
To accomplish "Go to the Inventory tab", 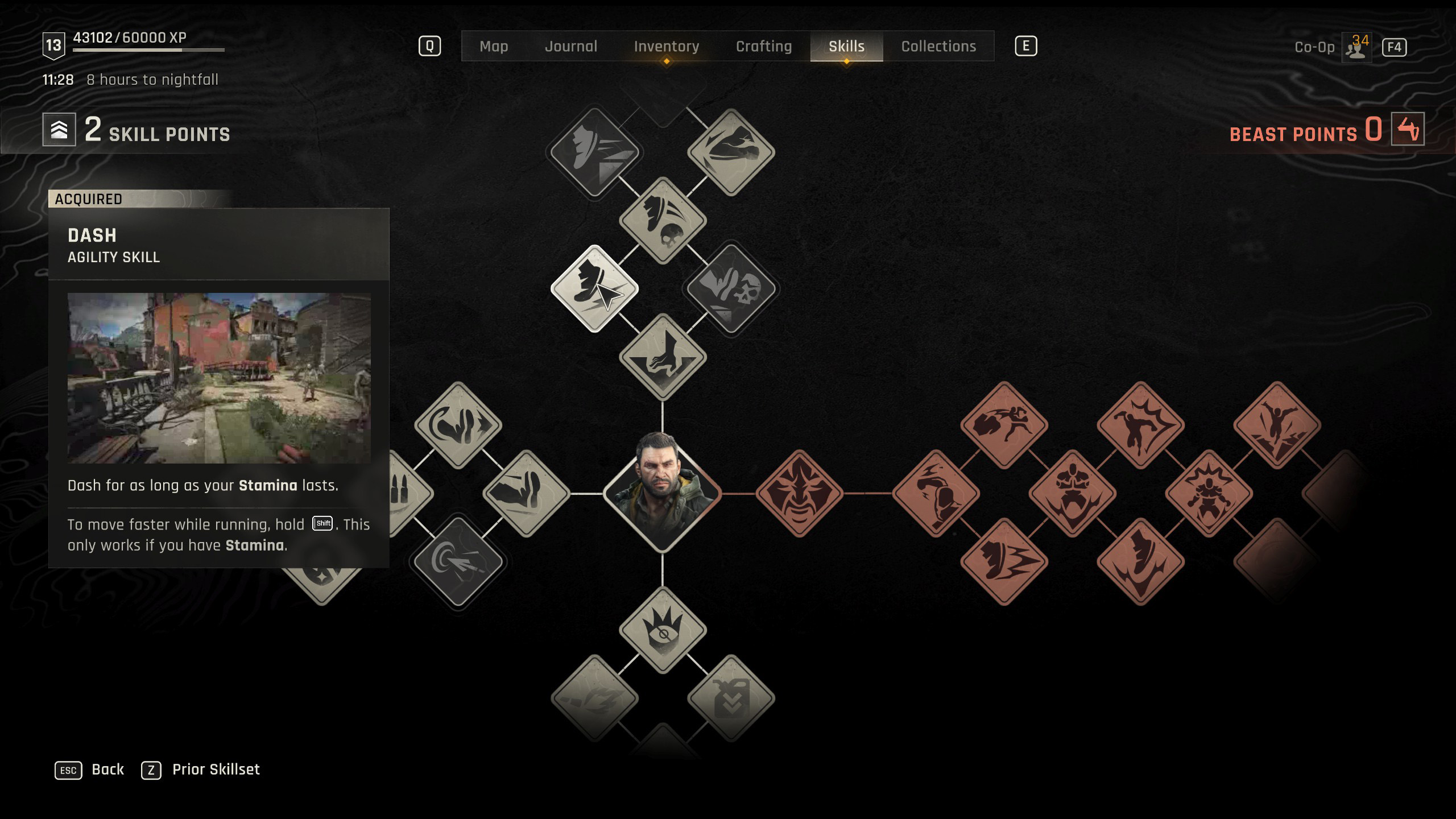I will coord(666,46).
